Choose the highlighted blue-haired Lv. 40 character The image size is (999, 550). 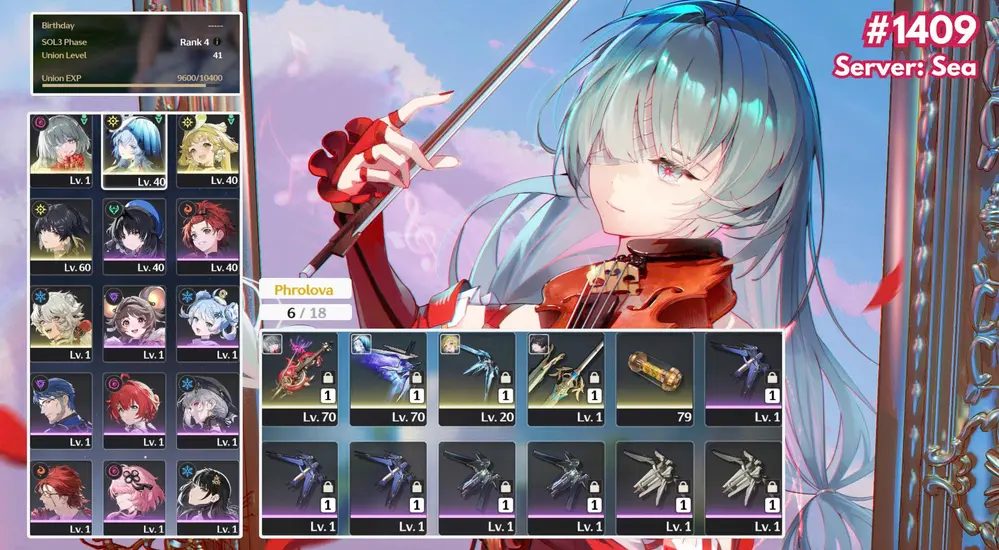pyautogui.click(x=134, y=150)
